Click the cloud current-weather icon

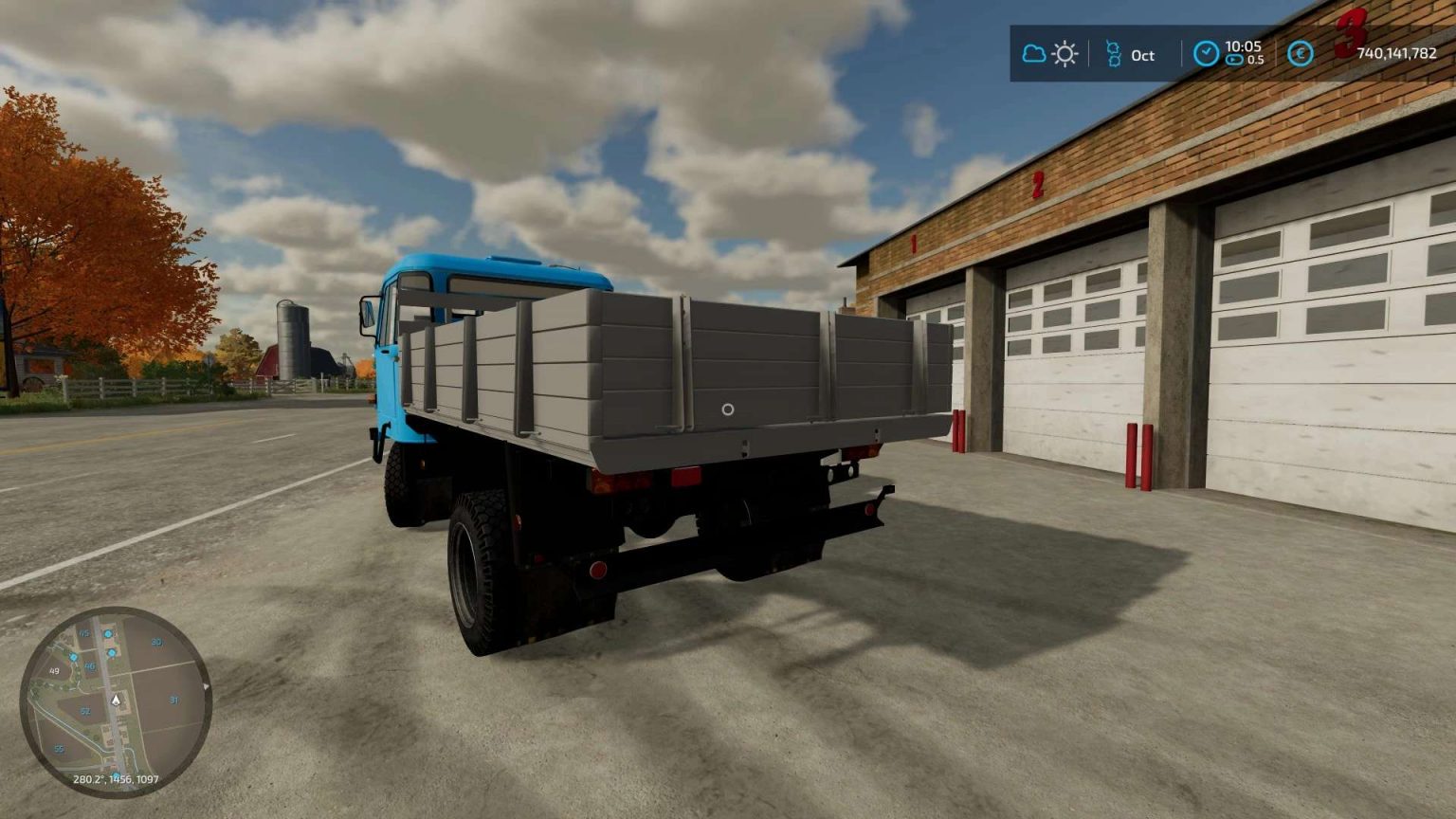(x=1032, y=54)
